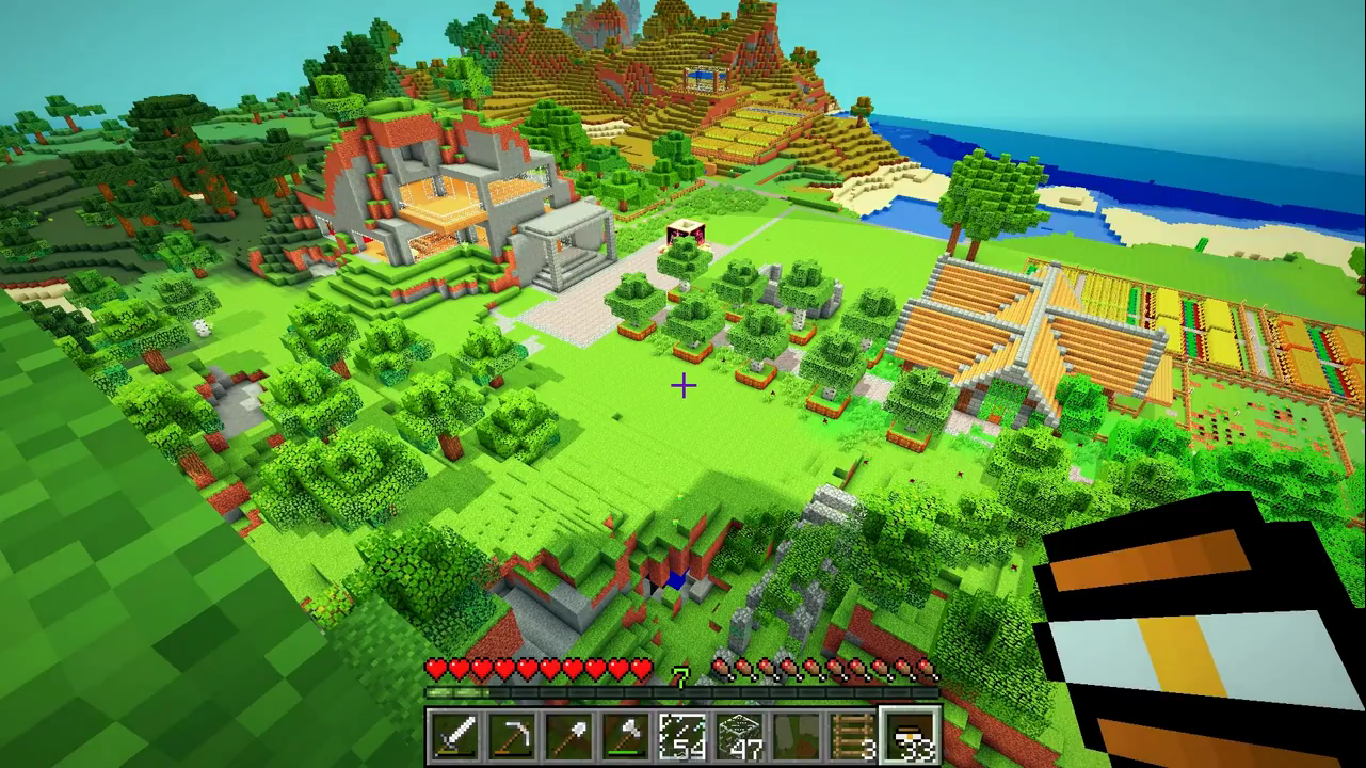Select the ladder stack in the hotbar
This screenshot has height=768, width=1366.
[x=853, y=738]
